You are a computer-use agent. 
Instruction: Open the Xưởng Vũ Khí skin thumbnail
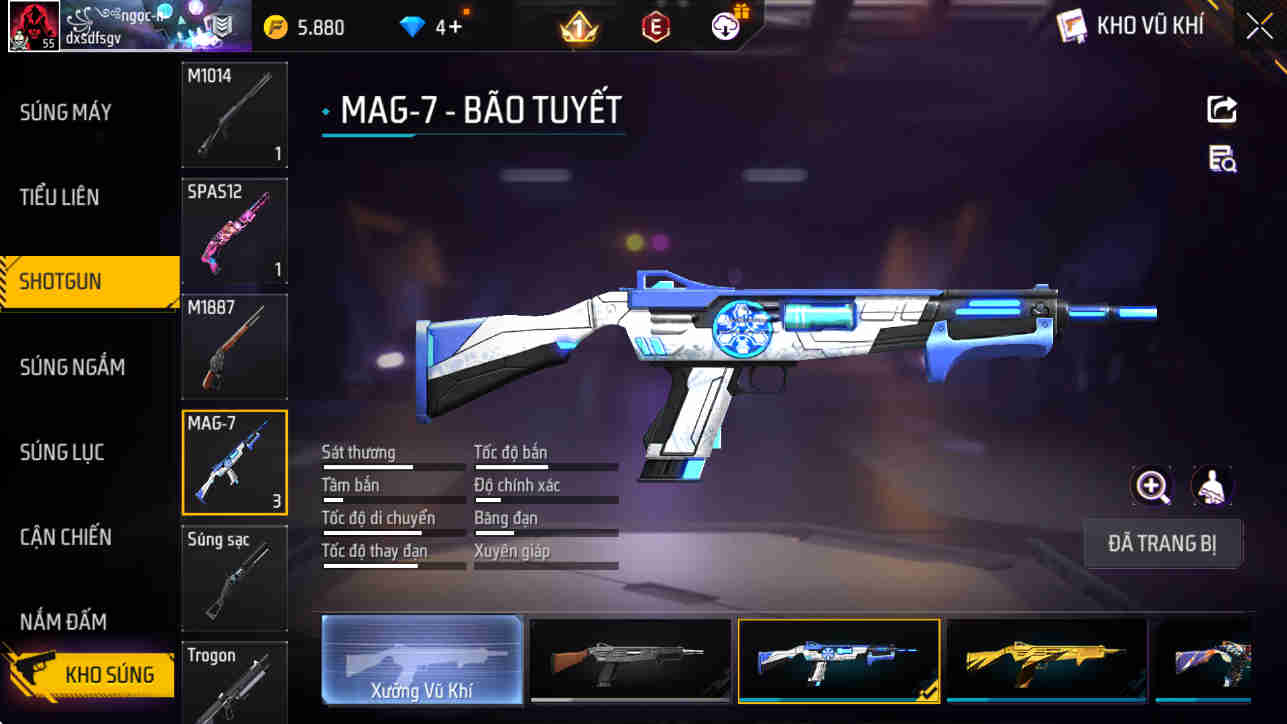click(x=422, y=659)
